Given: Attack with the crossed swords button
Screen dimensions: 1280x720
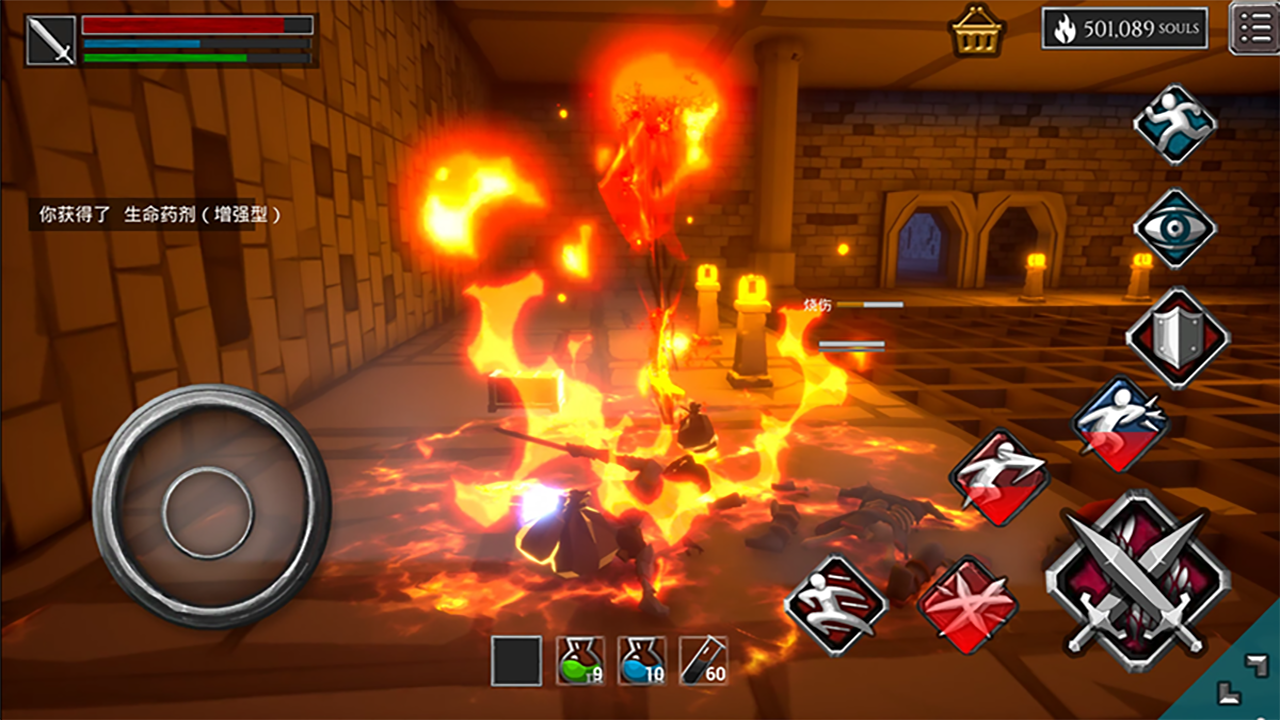Looking at the screenshot, I should (1137, 581).
